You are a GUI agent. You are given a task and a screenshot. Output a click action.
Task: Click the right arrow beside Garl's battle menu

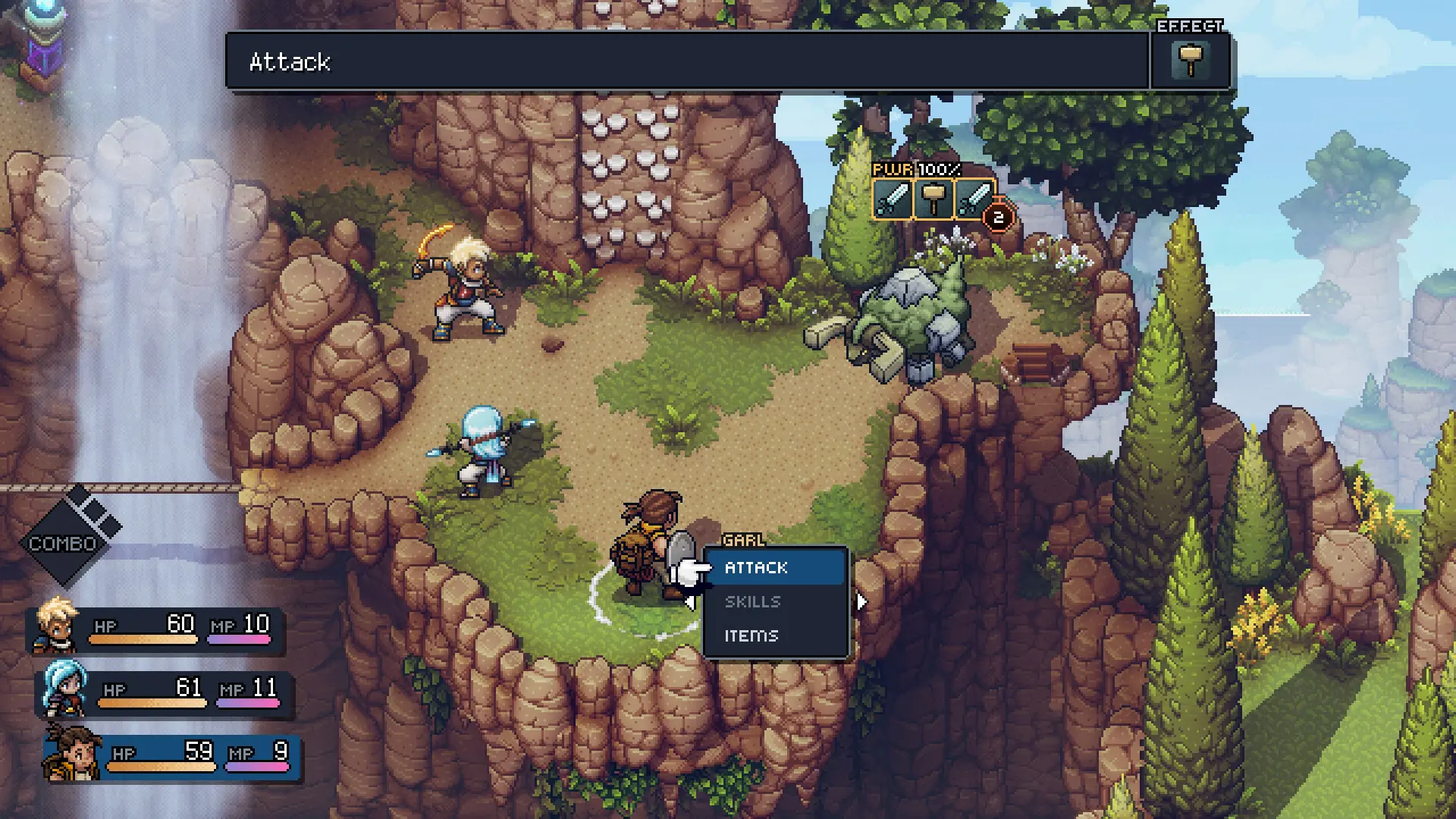click(862, 601)
